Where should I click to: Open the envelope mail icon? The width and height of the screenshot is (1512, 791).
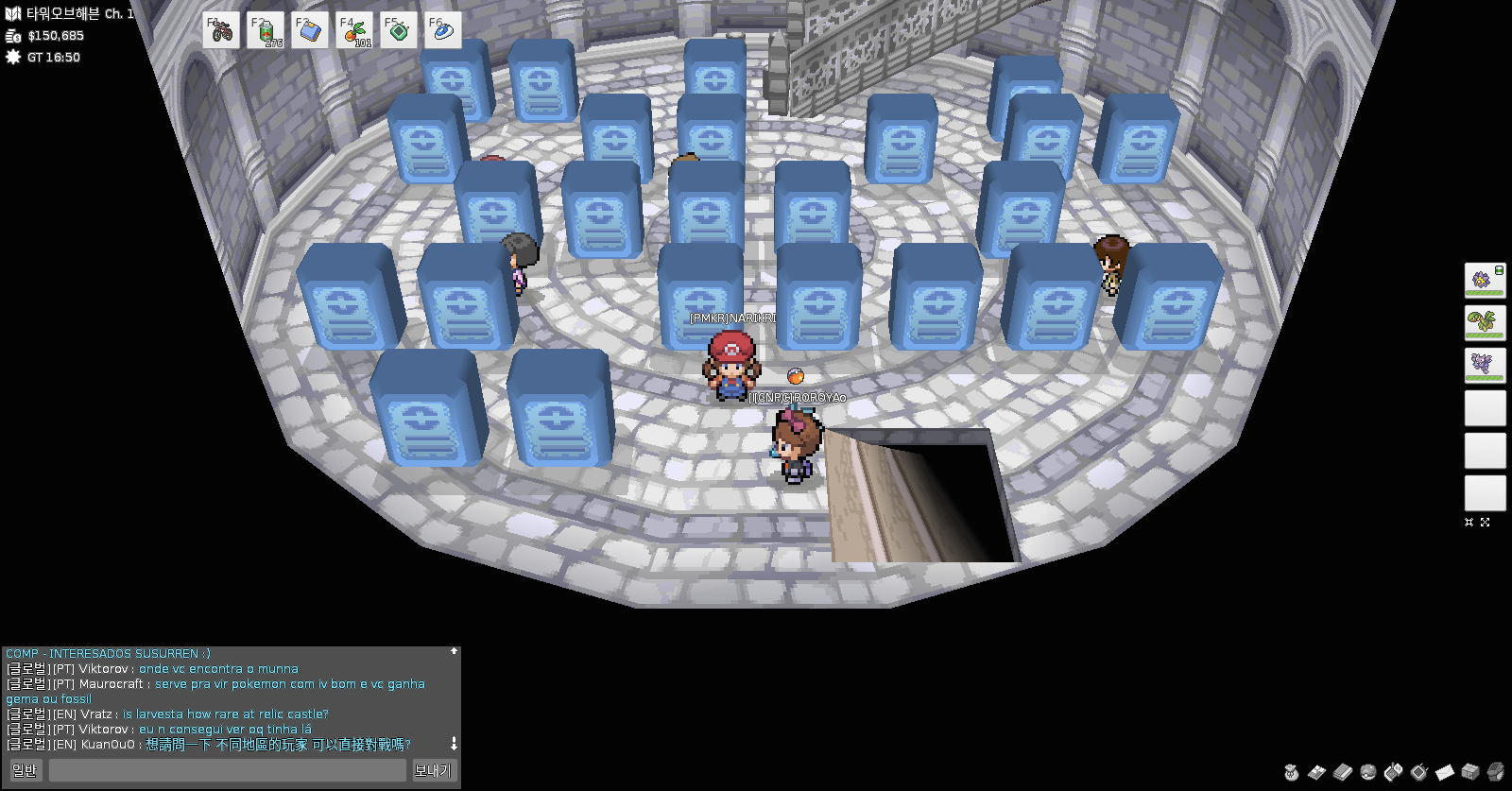[1444, 772]
